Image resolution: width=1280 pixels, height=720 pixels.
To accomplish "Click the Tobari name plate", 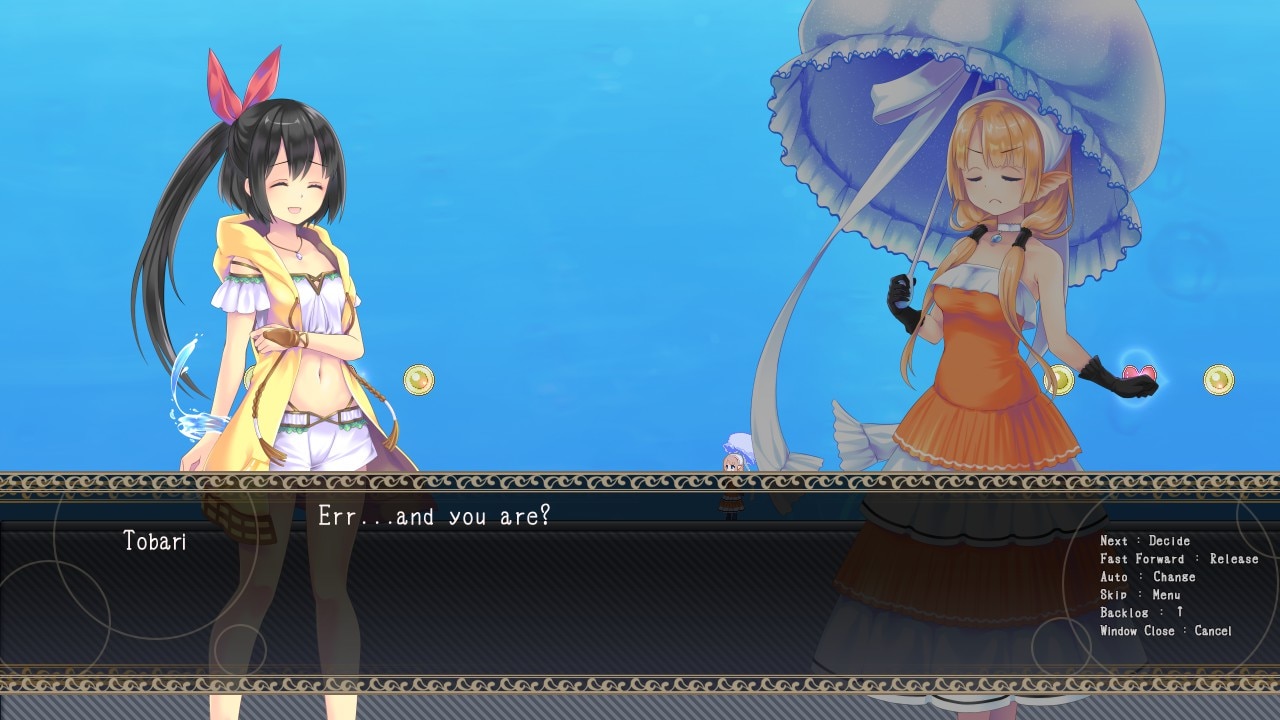I will (x=155, y=543).
